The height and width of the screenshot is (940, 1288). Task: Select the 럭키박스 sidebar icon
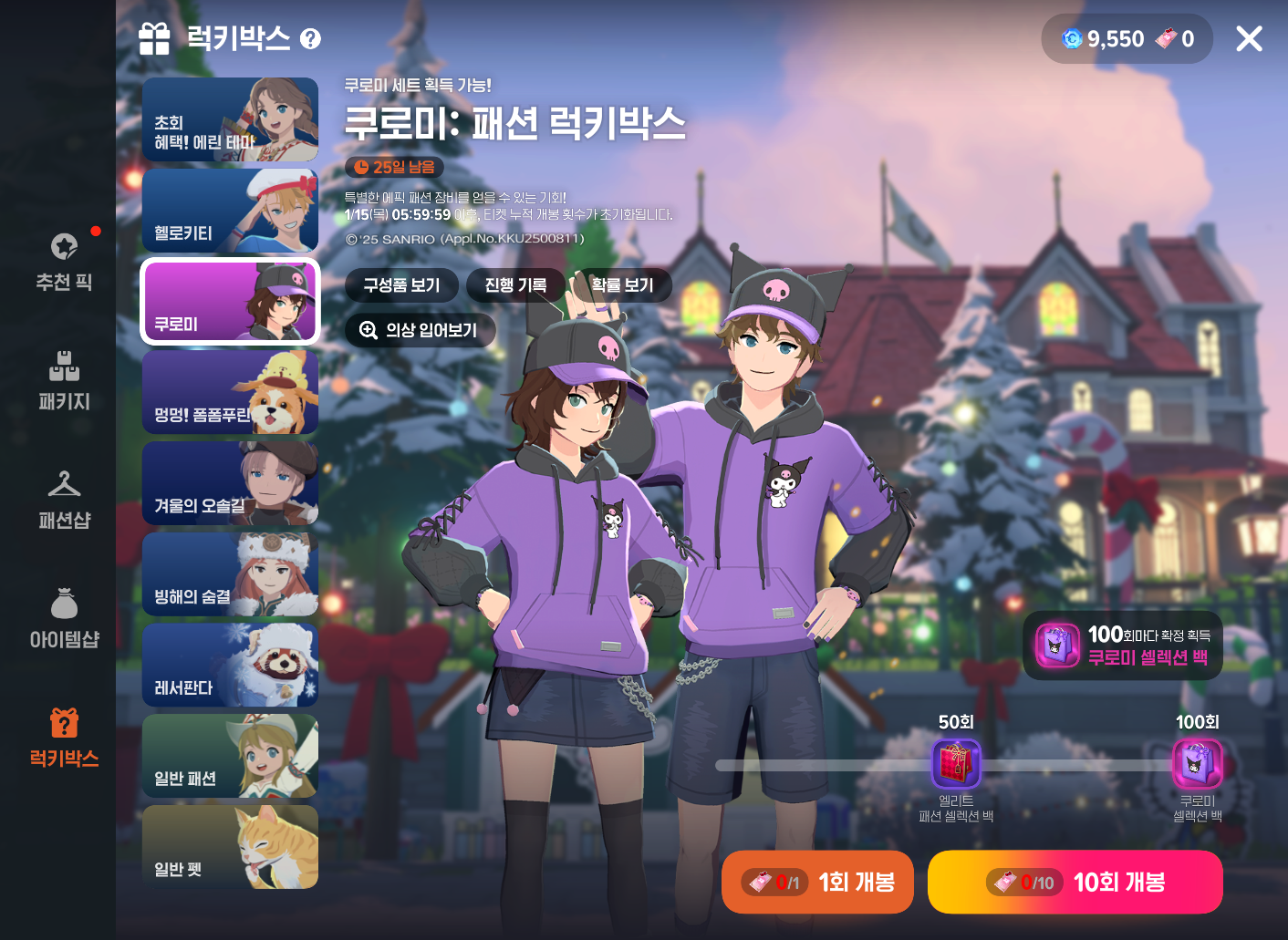coord(63,734)
